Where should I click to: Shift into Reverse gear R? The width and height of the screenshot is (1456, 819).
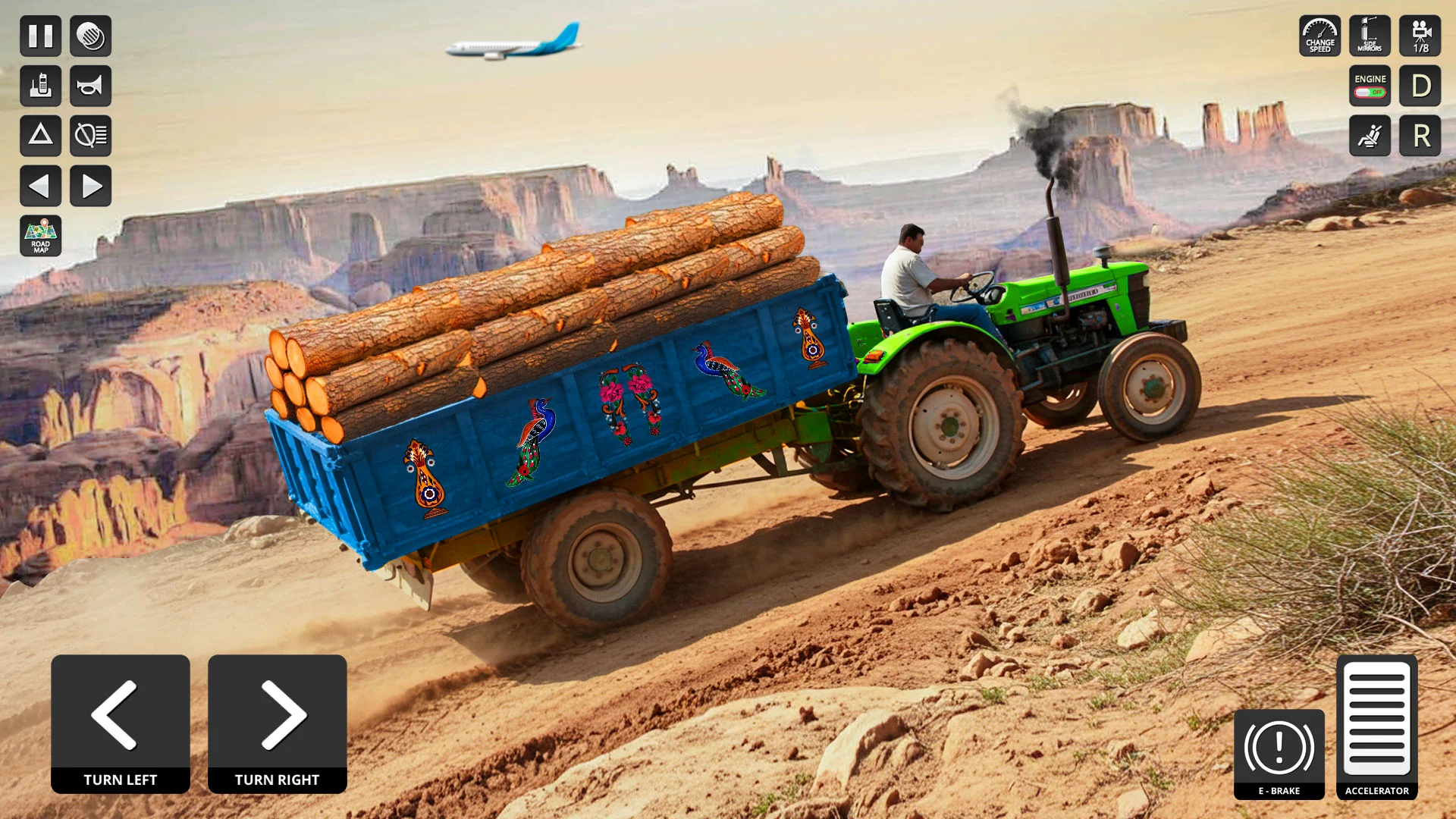click(x=1420, y=136)
